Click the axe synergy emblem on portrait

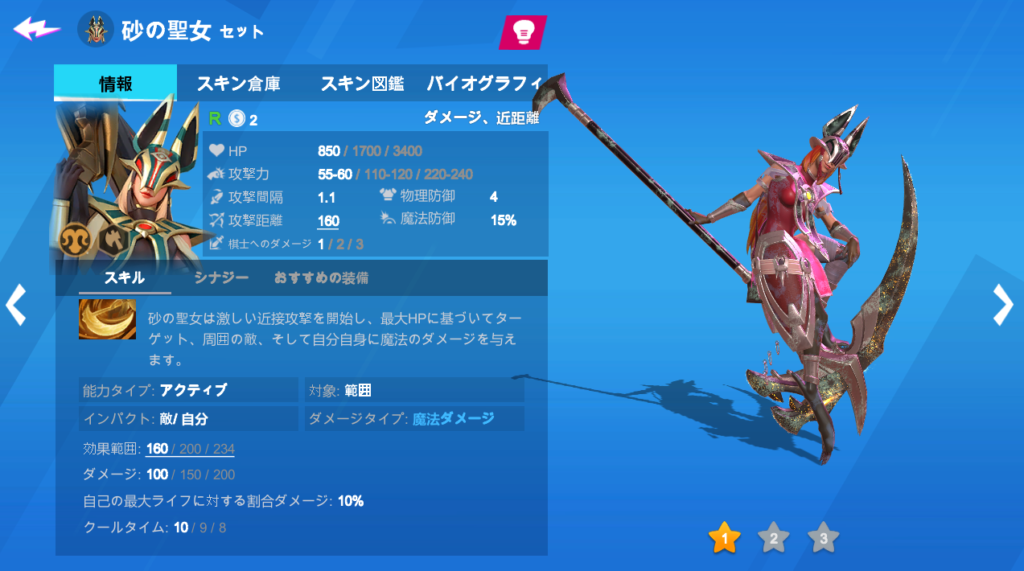[x=112, y=236]
